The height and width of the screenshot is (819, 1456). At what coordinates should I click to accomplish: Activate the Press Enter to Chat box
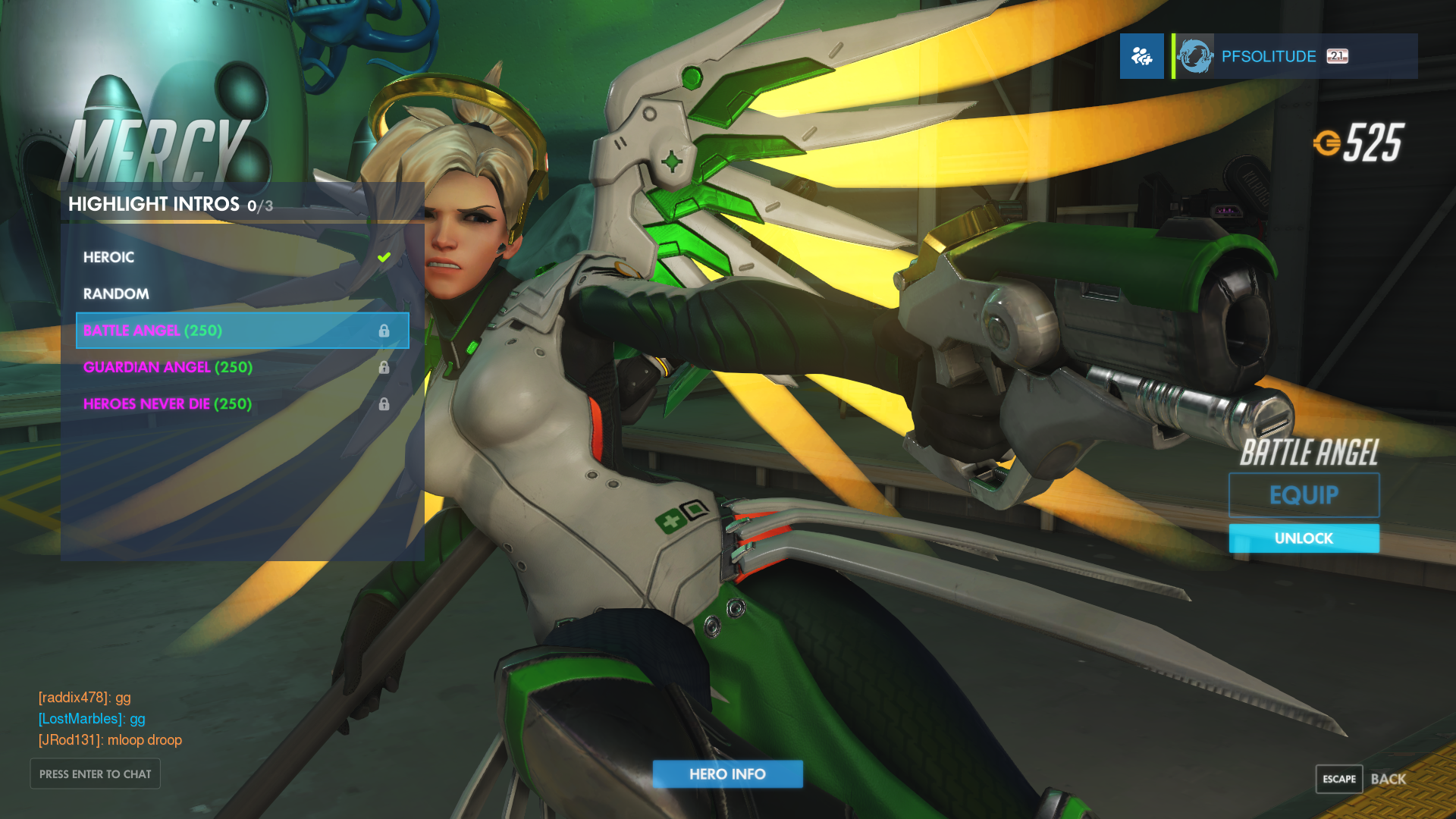(96, 773)
